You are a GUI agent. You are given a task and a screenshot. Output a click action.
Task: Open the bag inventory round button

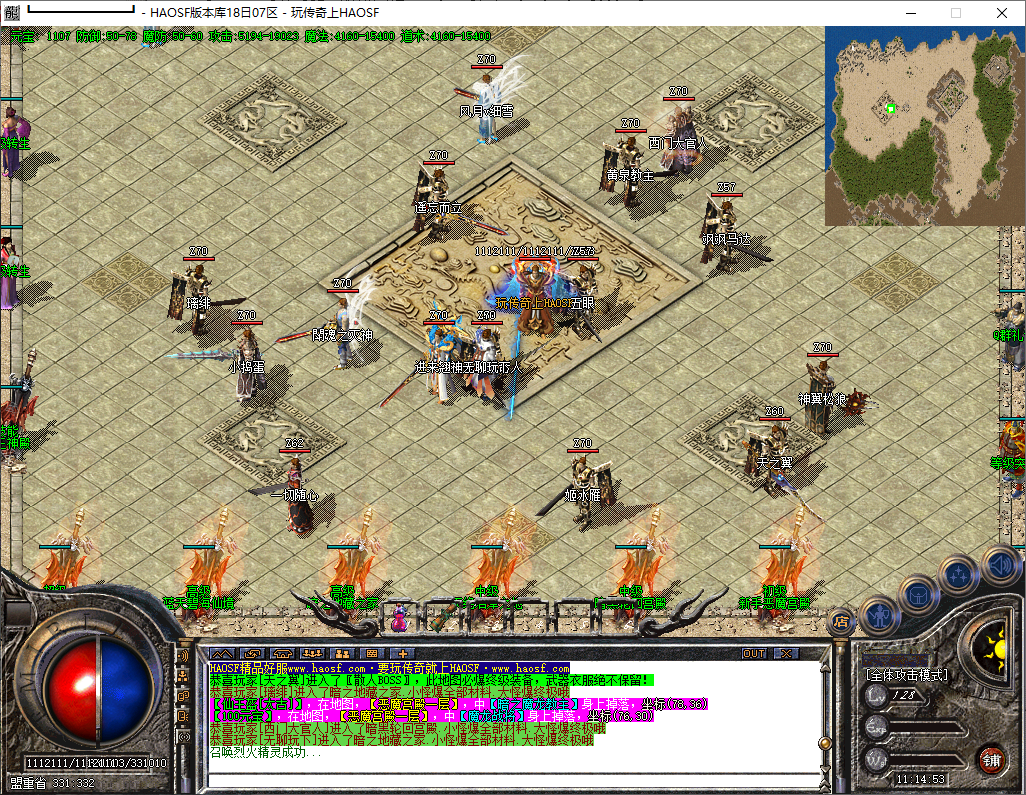coord(918,595)
